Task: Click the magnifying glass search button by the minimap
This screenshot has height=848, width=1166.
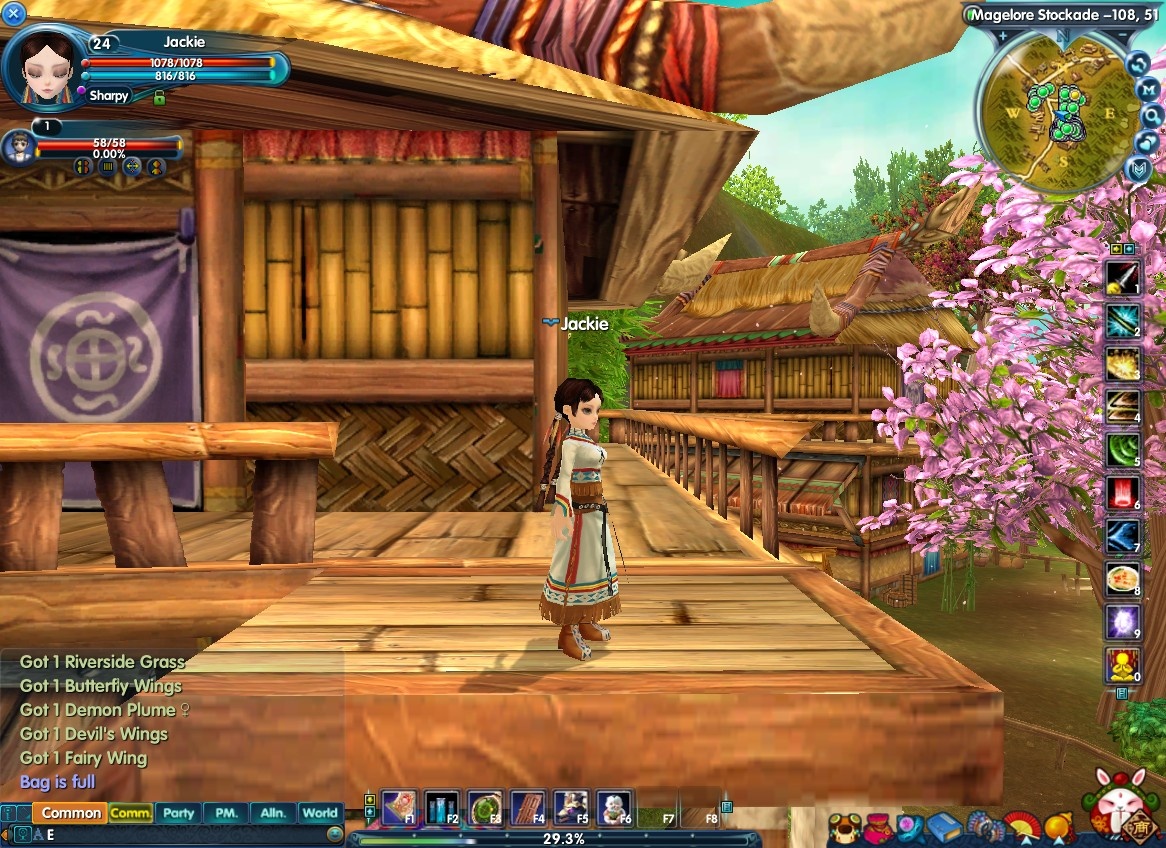Action: pyautogui.click(x=1151, y=115)
